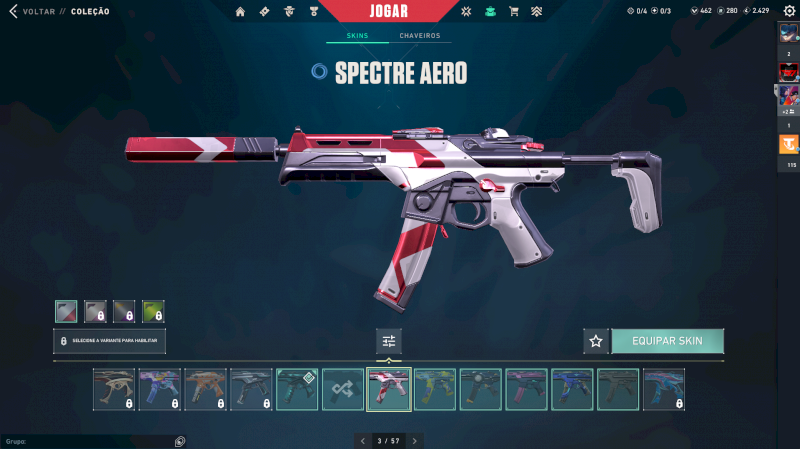Select the red-white default color variant
This screenshot has width=800, height=449.
coord(66,311)
